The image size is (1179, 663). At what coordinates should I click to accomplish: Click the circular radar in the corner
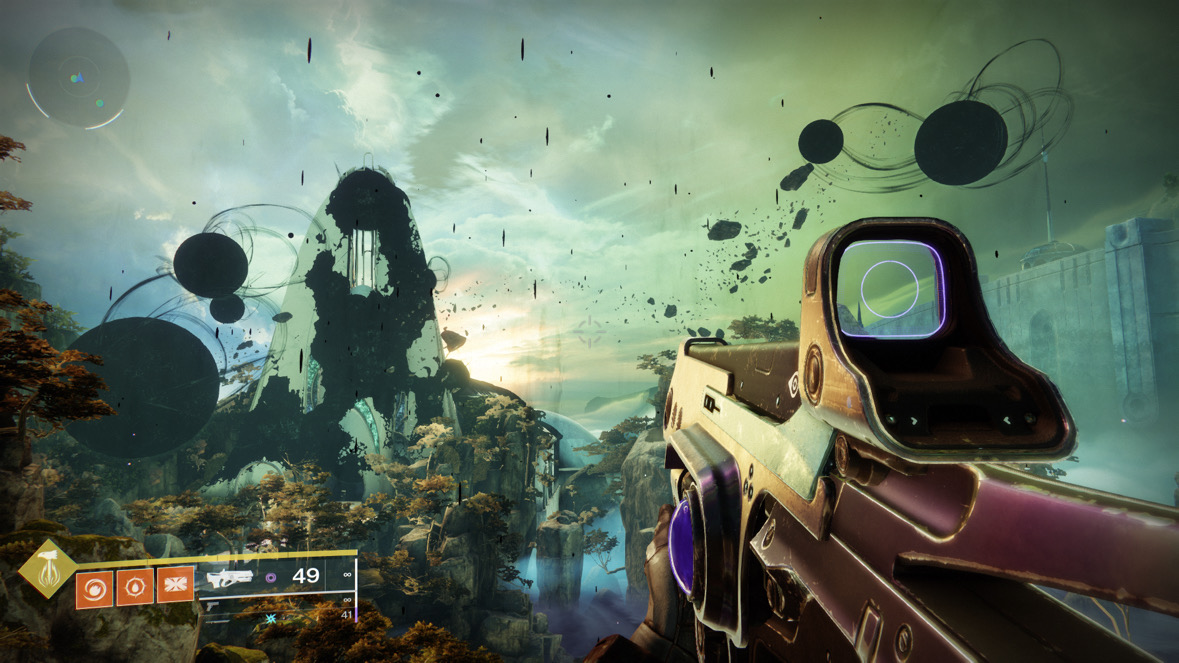coord(78,77)
